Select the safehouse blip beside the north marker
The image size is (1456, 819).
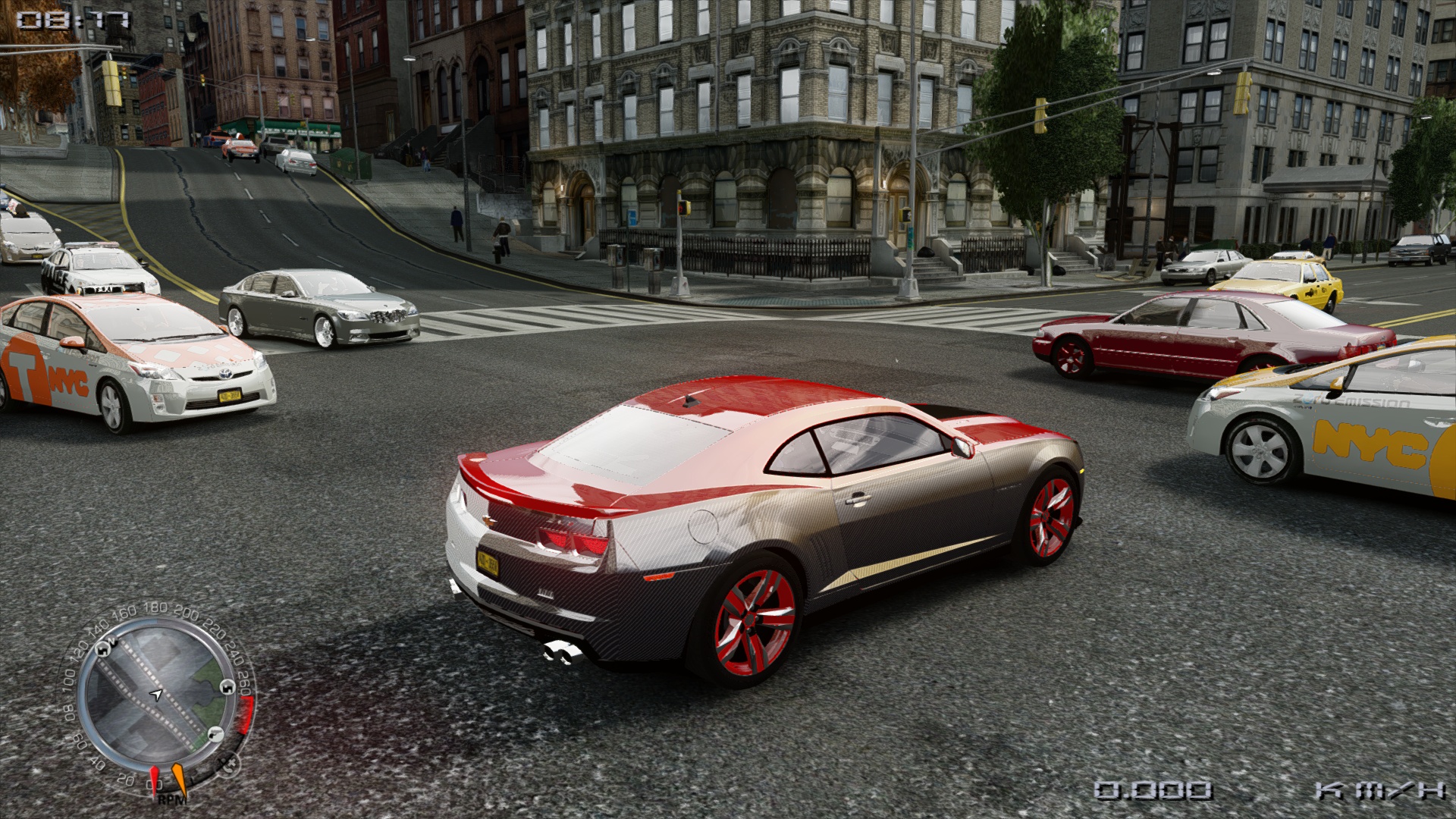(x=103, y=650)
